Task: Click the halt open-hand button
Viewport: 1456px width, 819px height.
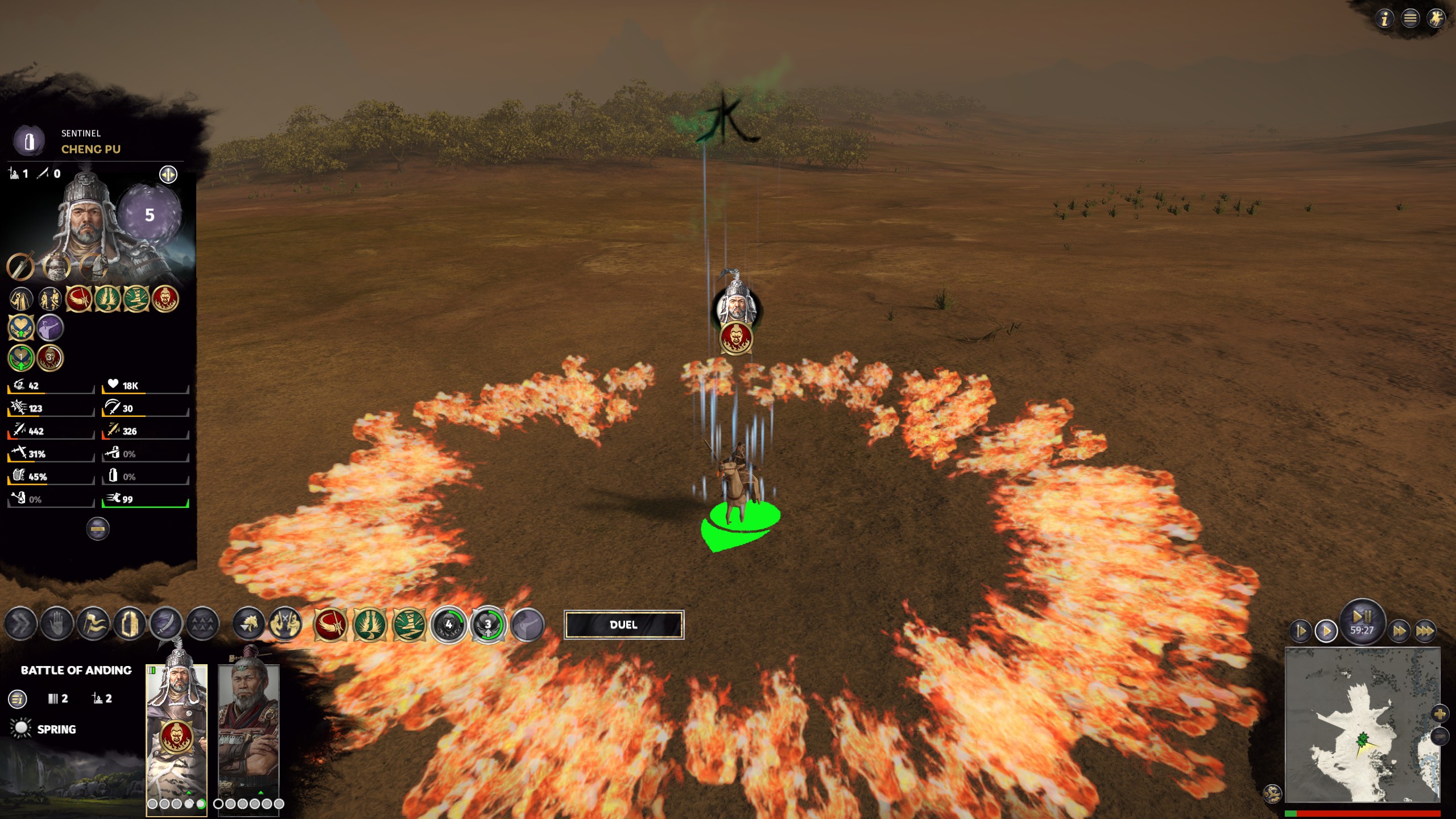Action: pyautogui.click(x=57, y=624)
